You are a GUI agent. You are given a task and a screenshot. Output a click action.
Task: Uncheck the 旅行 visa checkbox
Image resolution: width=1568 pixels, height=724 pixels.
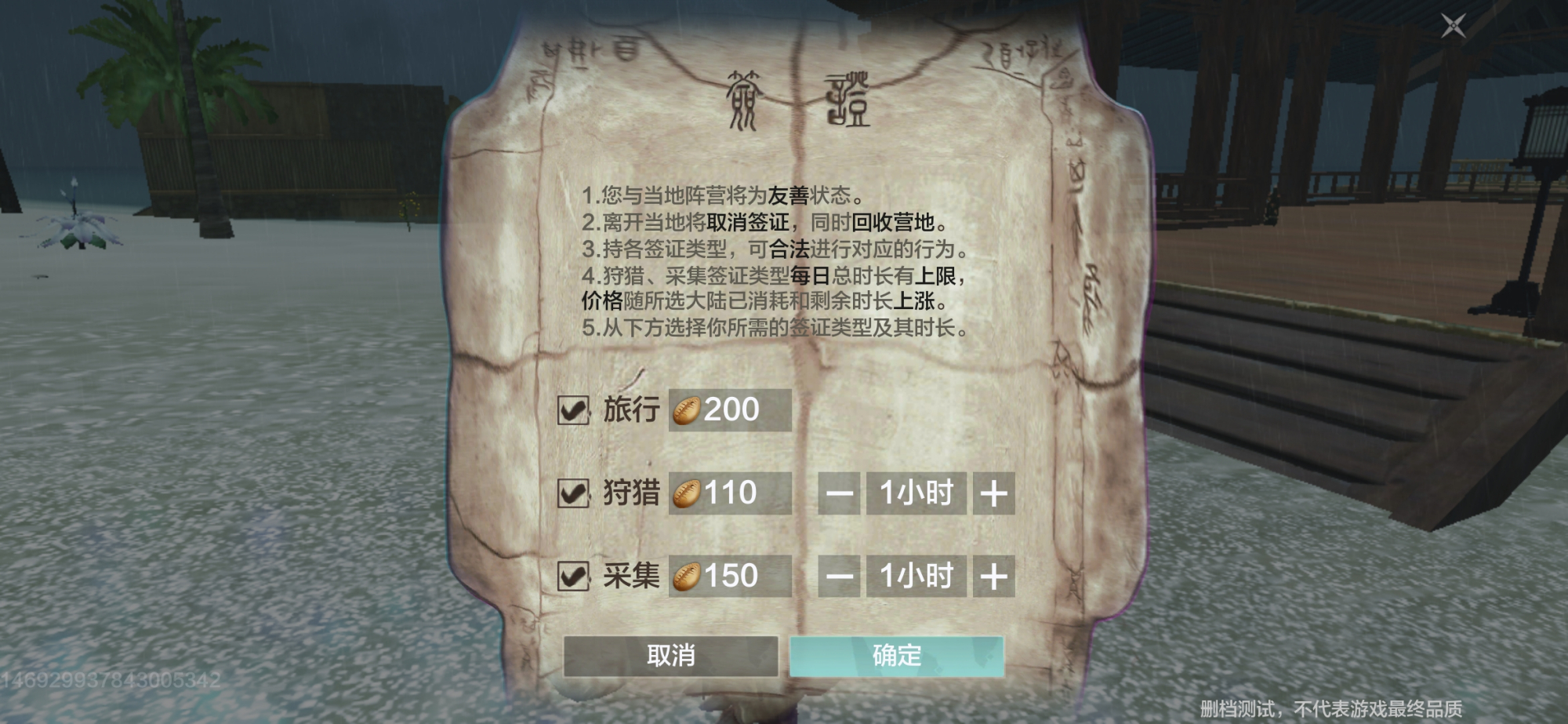(x=572, y=409)
